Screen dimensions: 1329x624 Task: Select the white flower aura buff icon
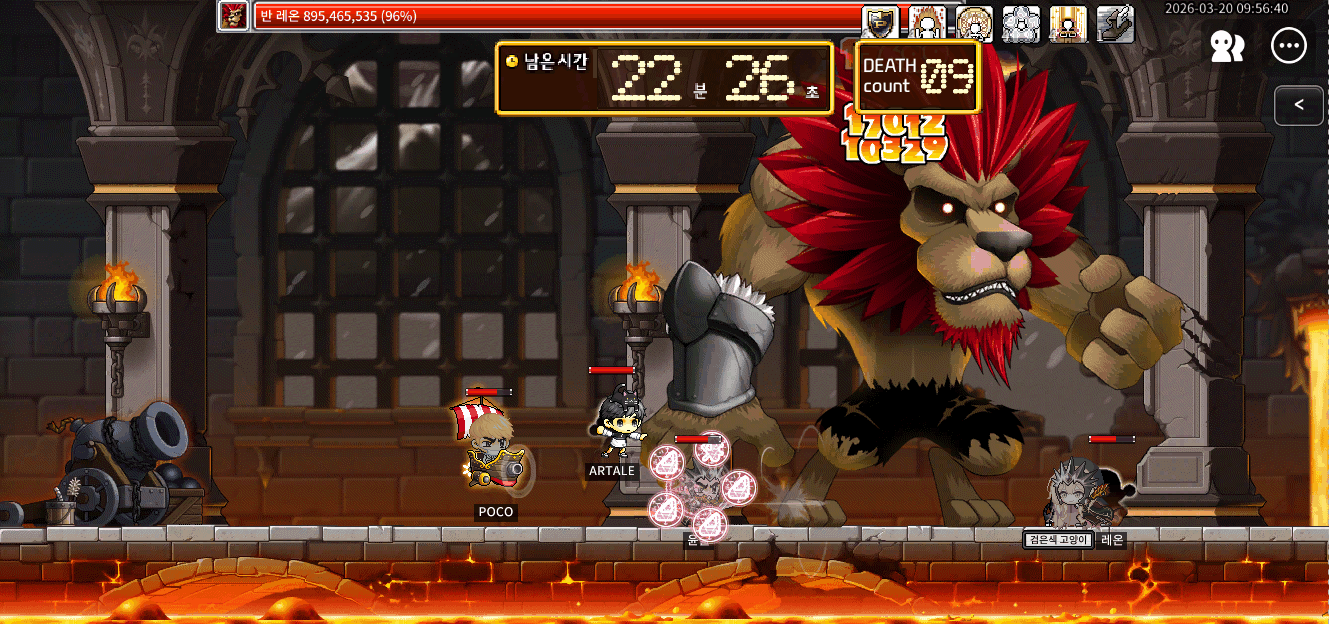coord(1021,24)
